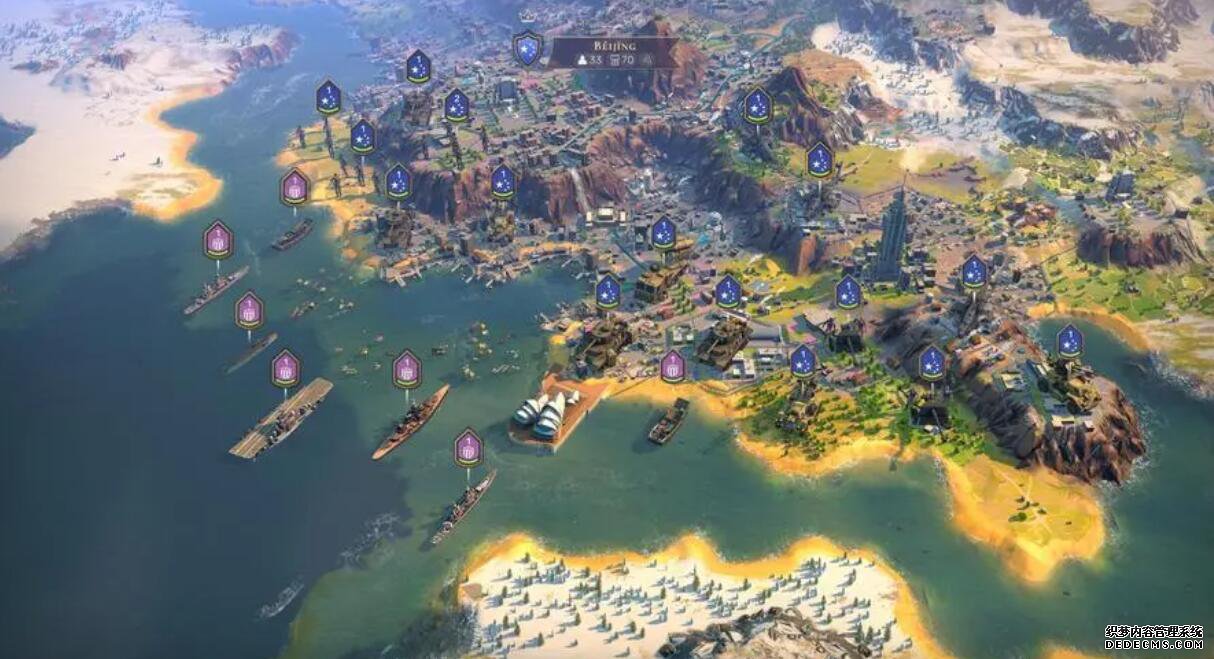The width and height of the screenshot is (1214, 659).
Task: Open the Beijing city name banner
Action: [612, 52]
